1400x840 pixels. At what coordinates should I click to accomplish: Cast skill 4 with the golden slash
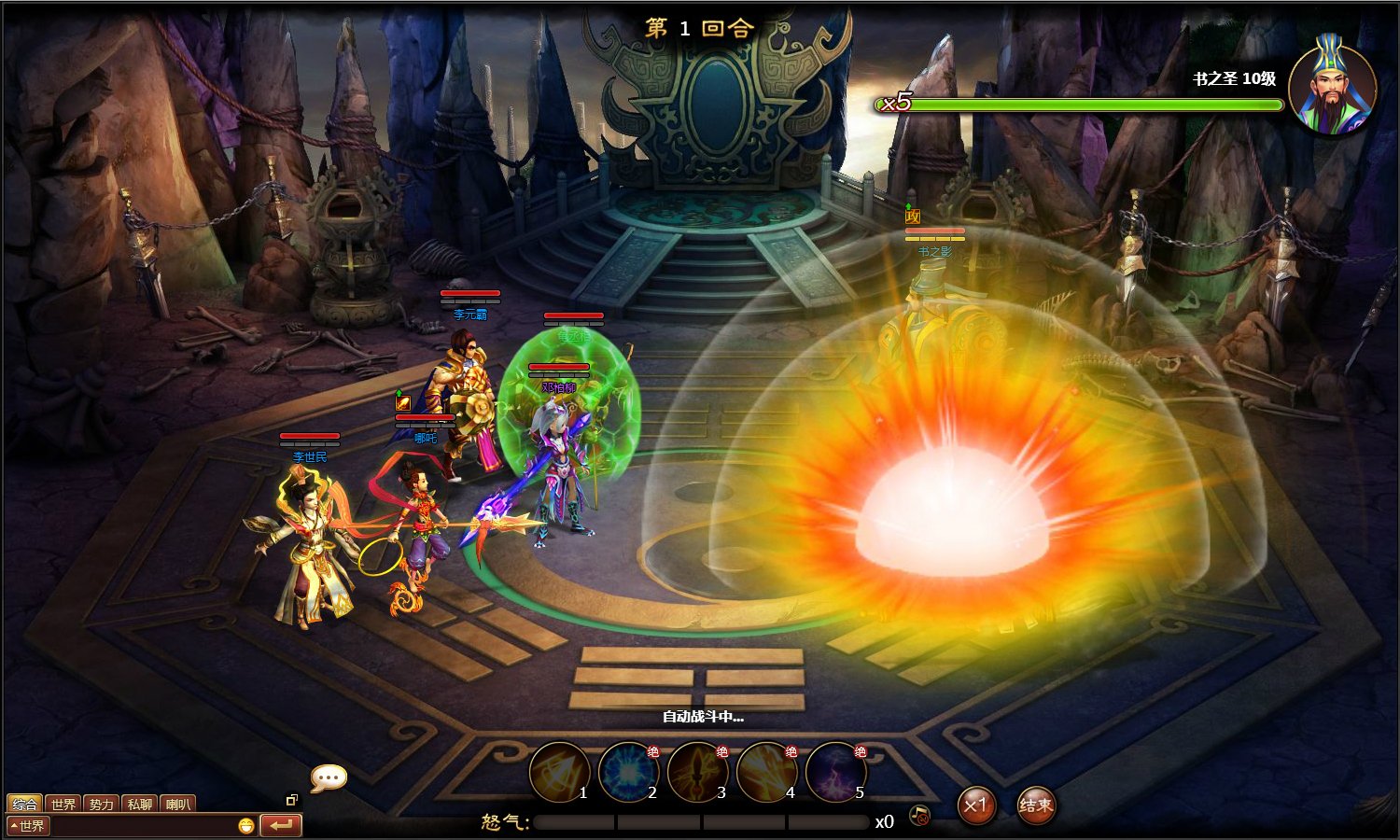(766, 772)
